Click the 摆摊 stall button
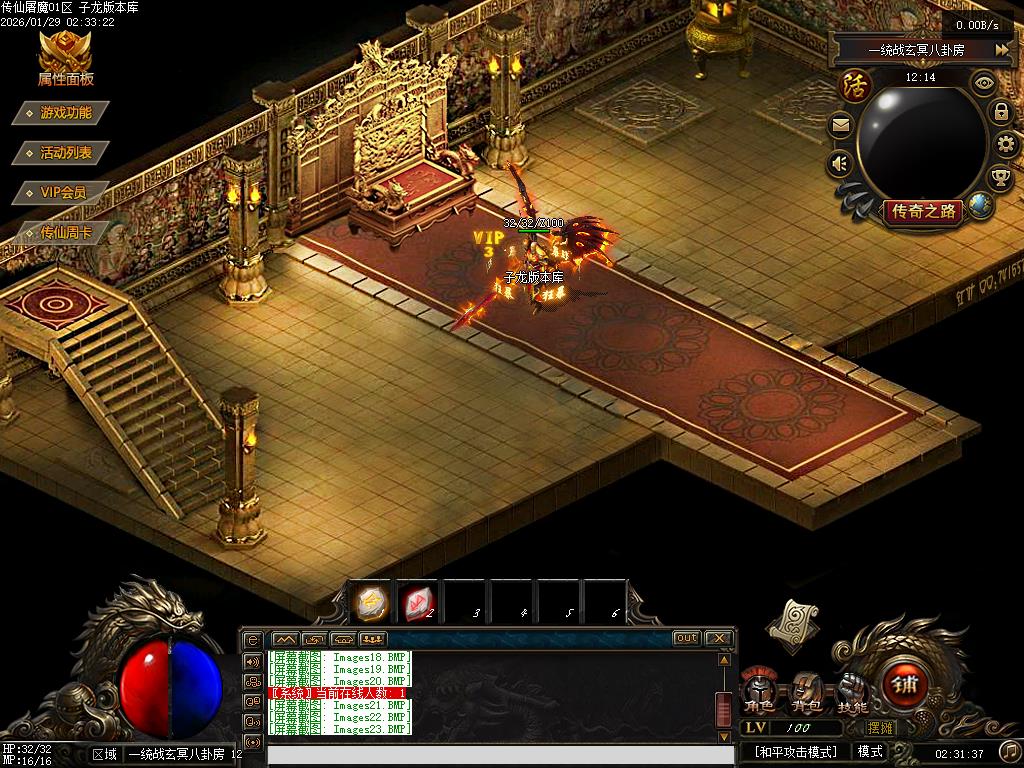The width and height of the screenshot is (1024, 768). point(881,728)
